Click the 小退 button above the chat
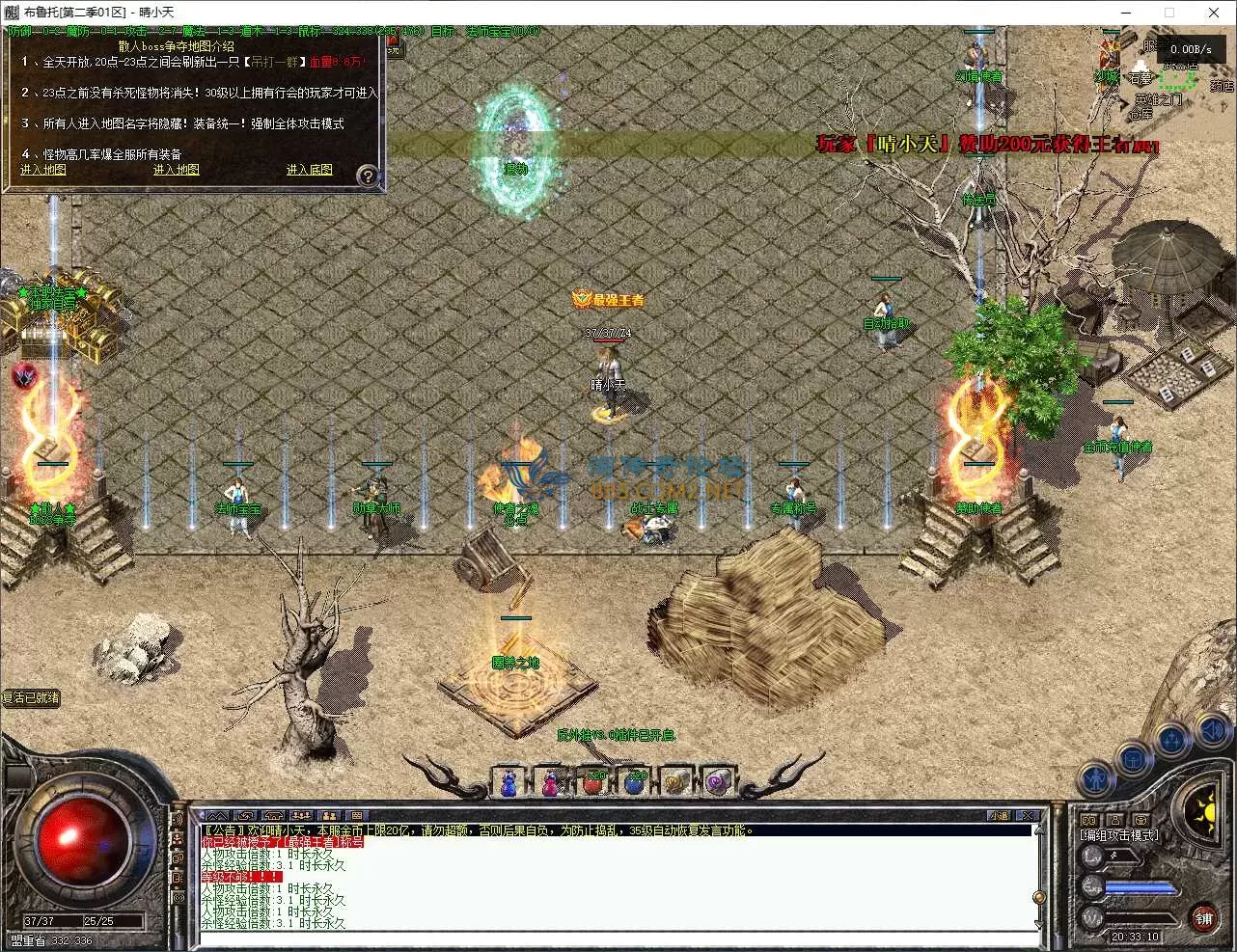 pyautogui.click(x=1000, y=816)
